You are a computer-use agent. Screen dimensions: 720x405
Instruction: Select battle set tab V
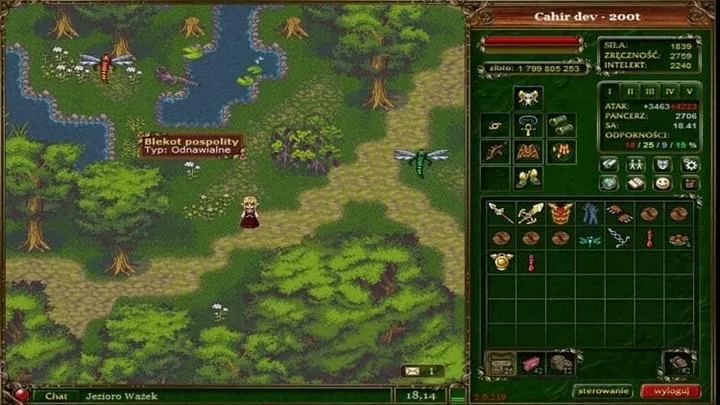pyautogui.click(x=689, y=90)
